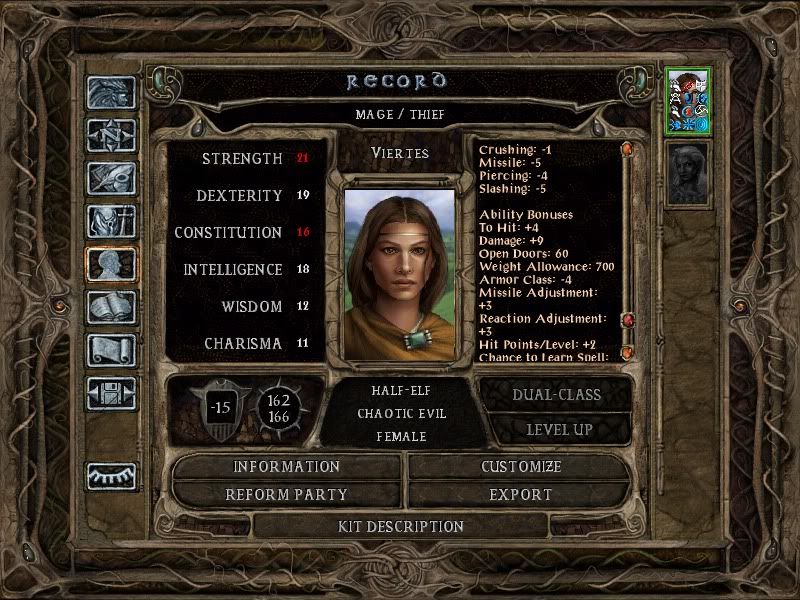Select the character record bust icon

click(111, 263)
